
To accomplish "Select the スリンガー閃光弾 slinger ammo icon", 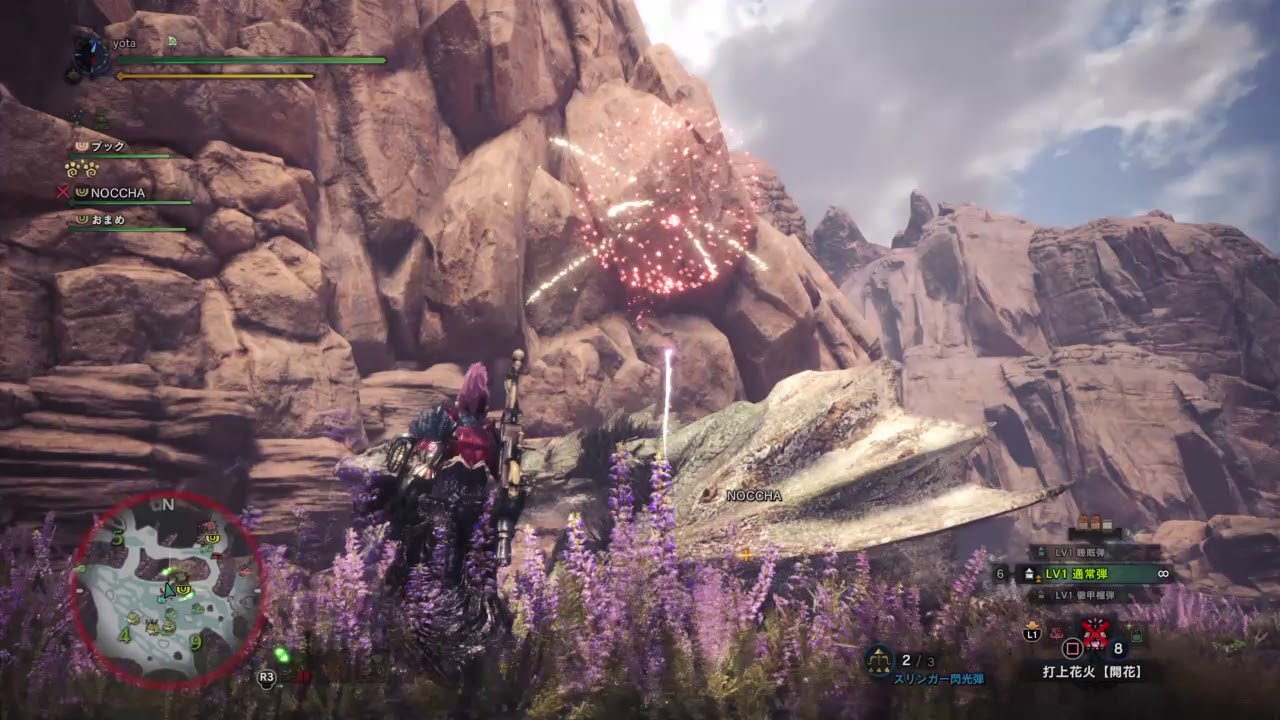I will click(879, 659).
